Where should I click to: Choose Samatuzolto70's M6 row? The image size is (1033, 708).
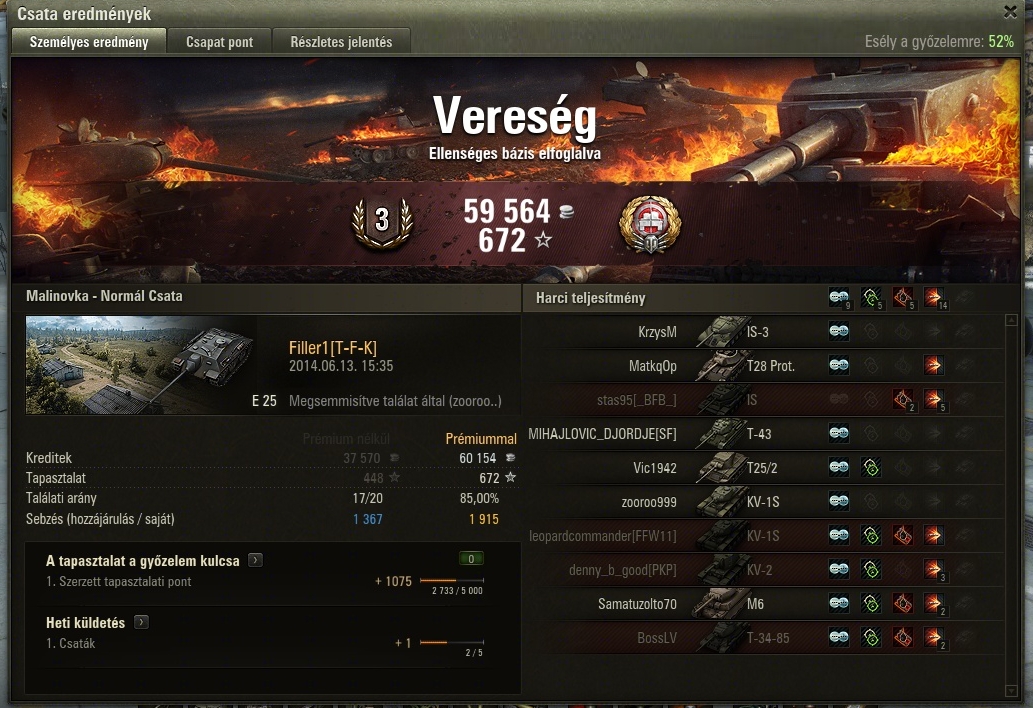(x=760, y=604)
